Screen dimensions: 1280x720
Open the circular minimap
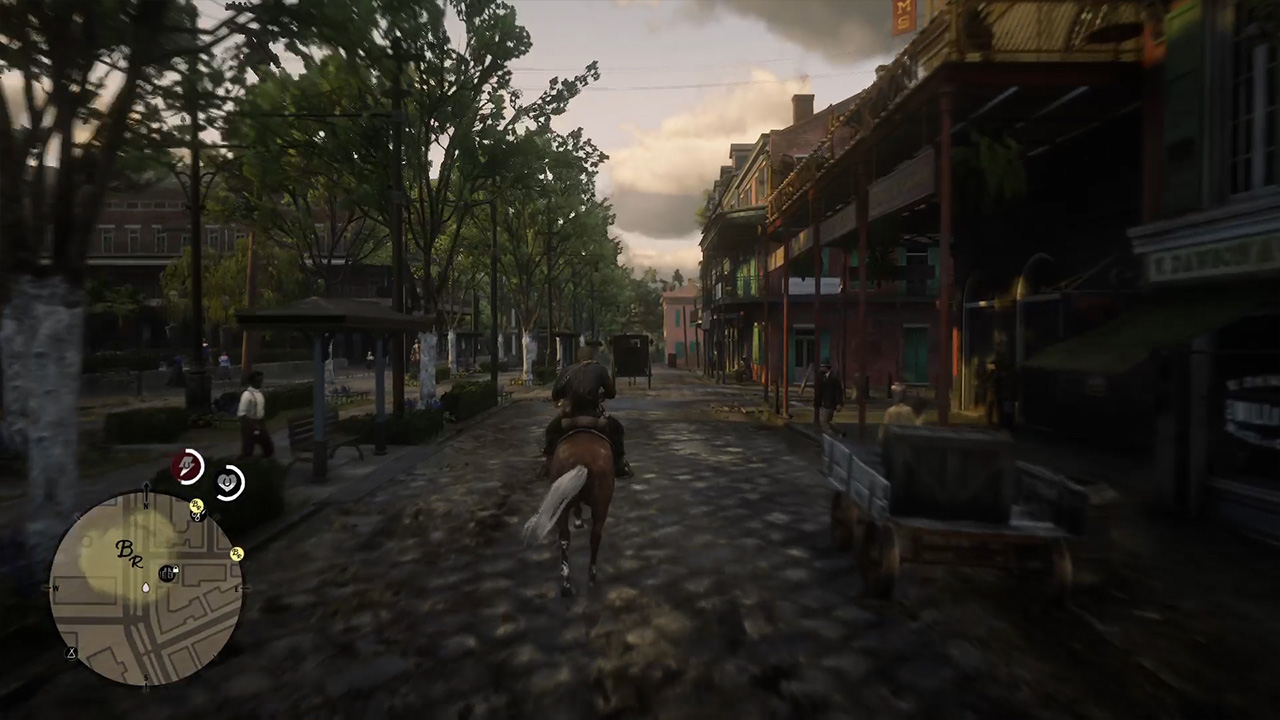pos(146,588)
